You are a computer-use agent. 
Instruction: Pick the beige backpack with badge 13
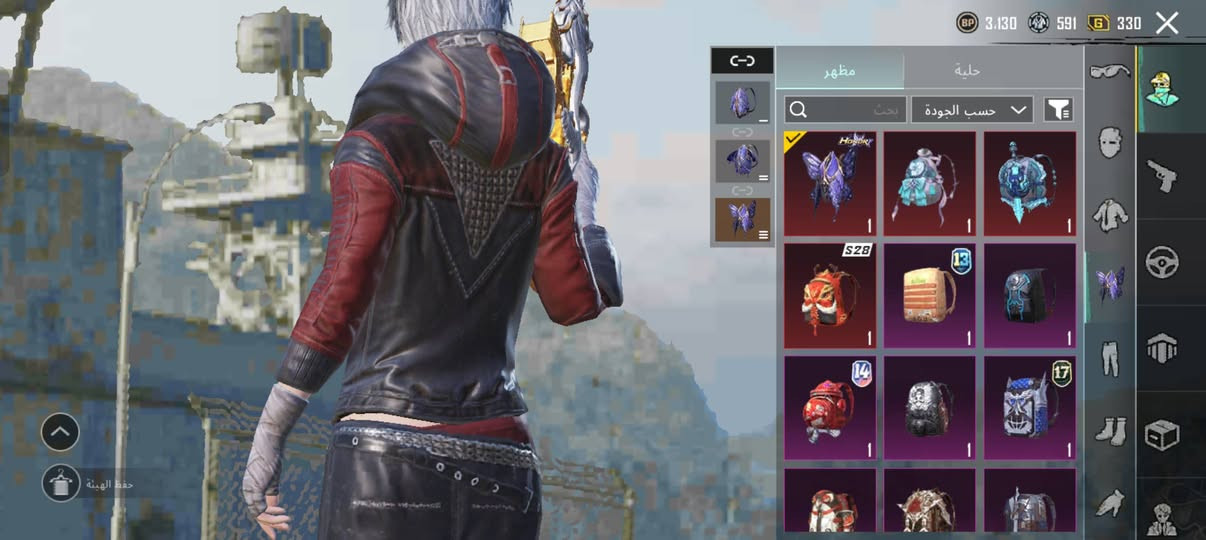[x=930, y=296]
